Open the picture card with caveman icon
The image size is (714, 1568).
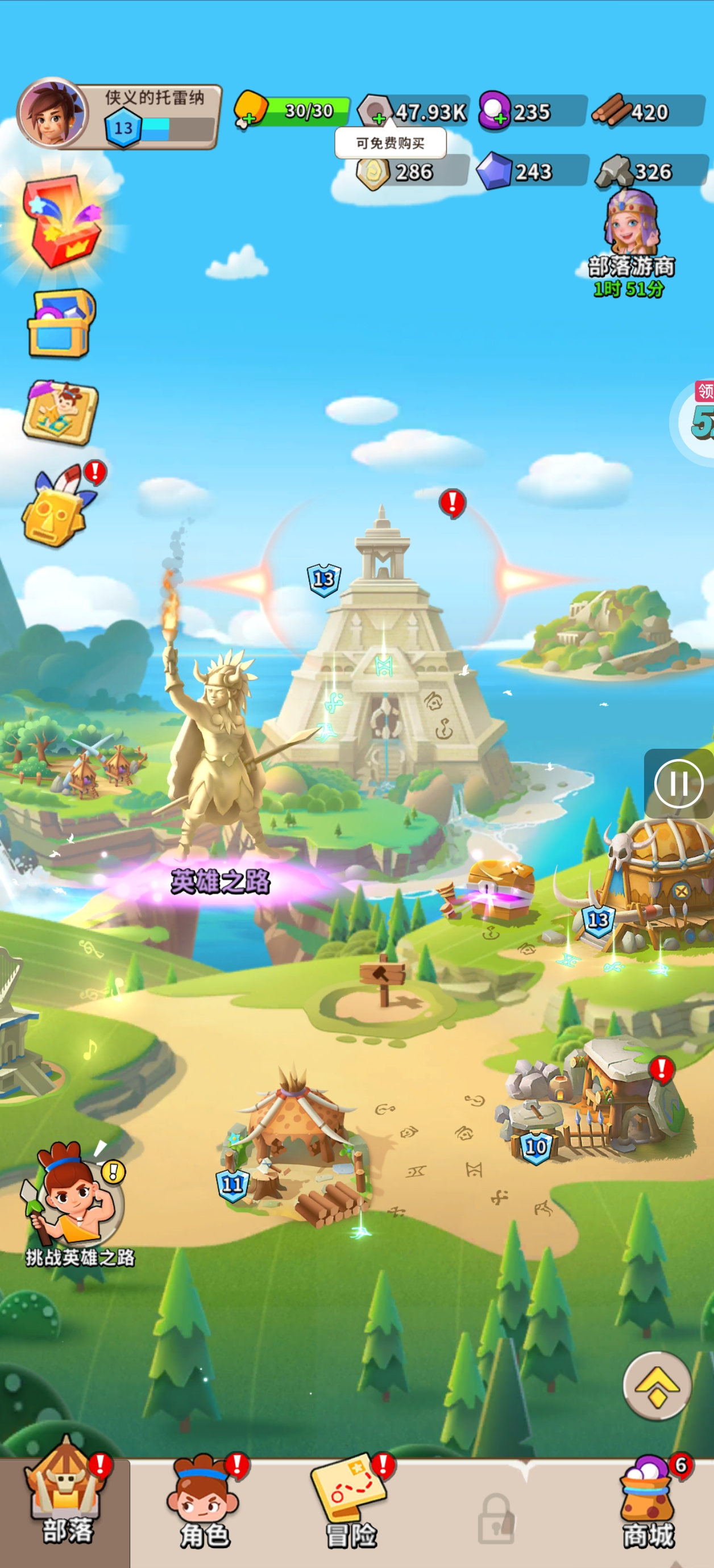pyautogui.click(x=60, y=412)
